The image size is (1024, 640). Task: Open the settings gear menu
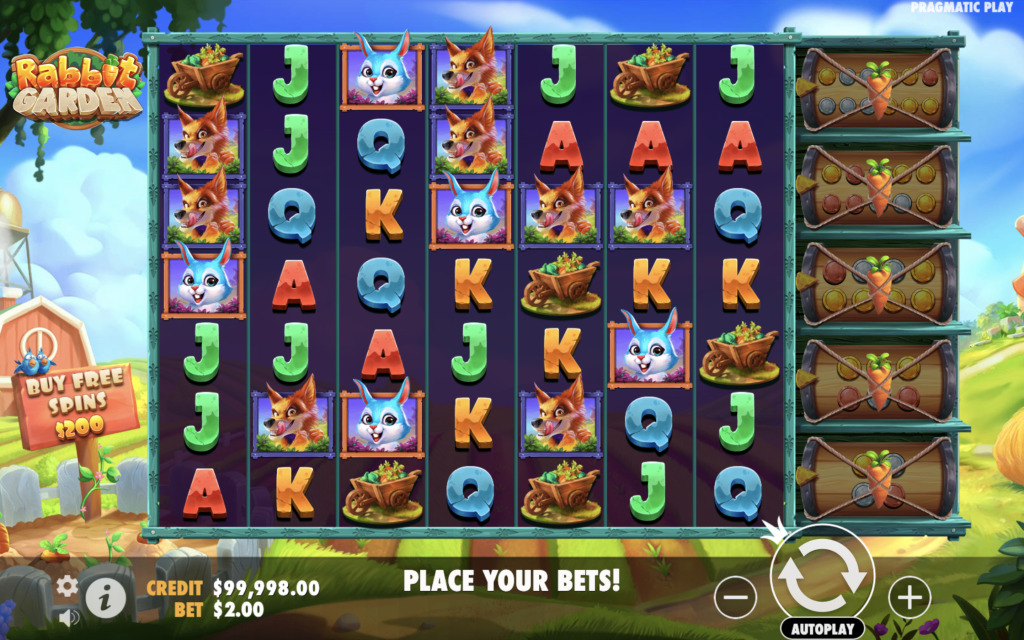coord(67,586)
